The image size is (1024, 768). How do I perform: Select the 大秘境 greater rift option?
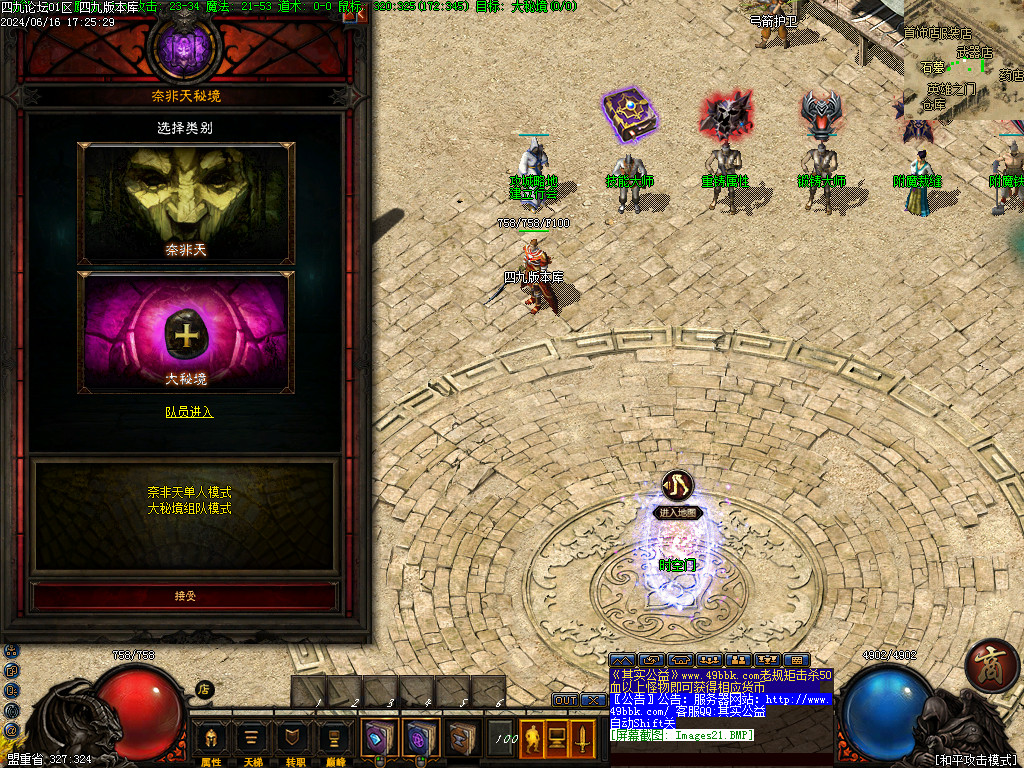186,331
